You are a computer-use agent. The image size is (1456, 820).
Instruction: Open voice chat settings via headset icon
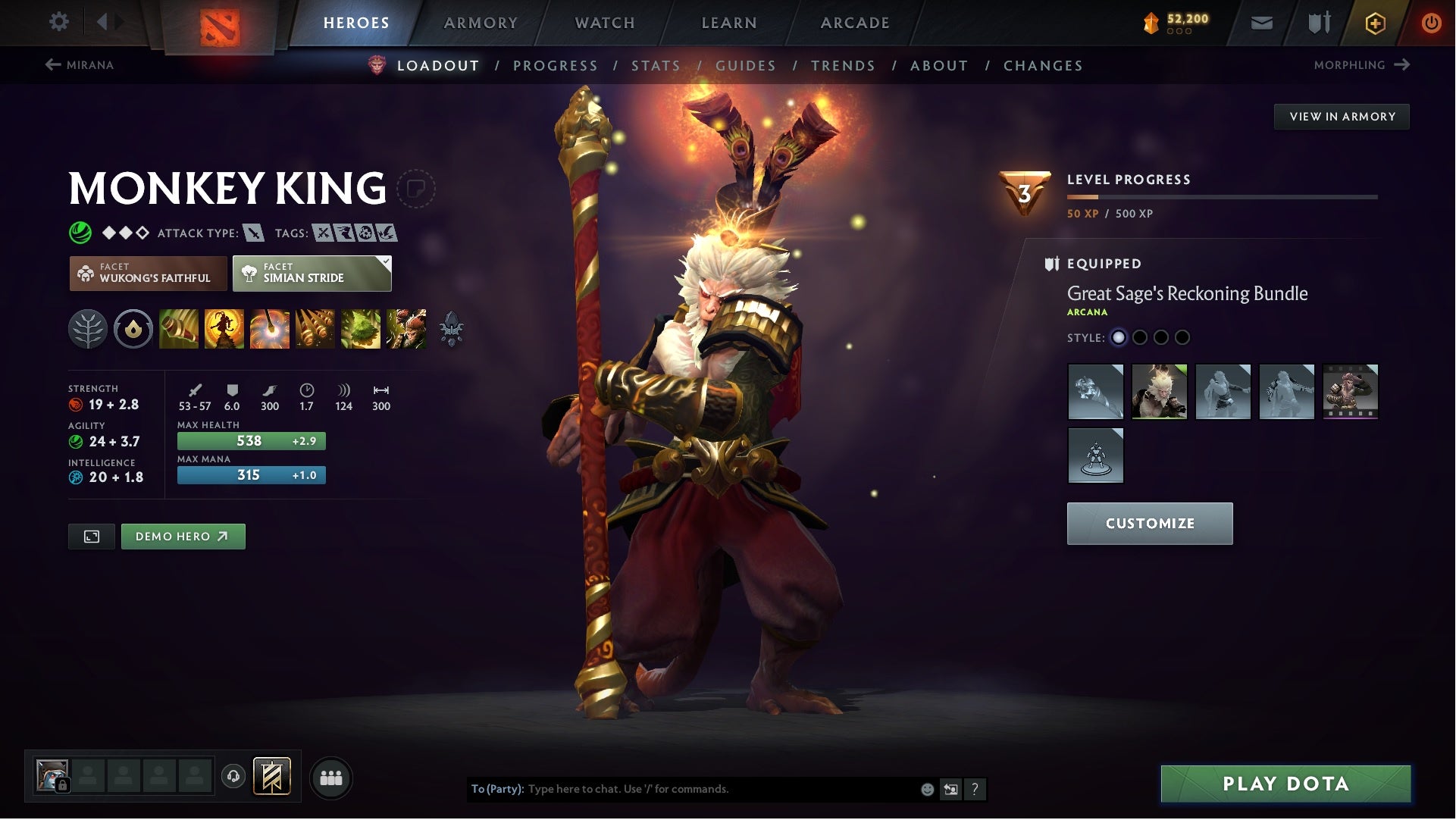click(x=233, y=777)
